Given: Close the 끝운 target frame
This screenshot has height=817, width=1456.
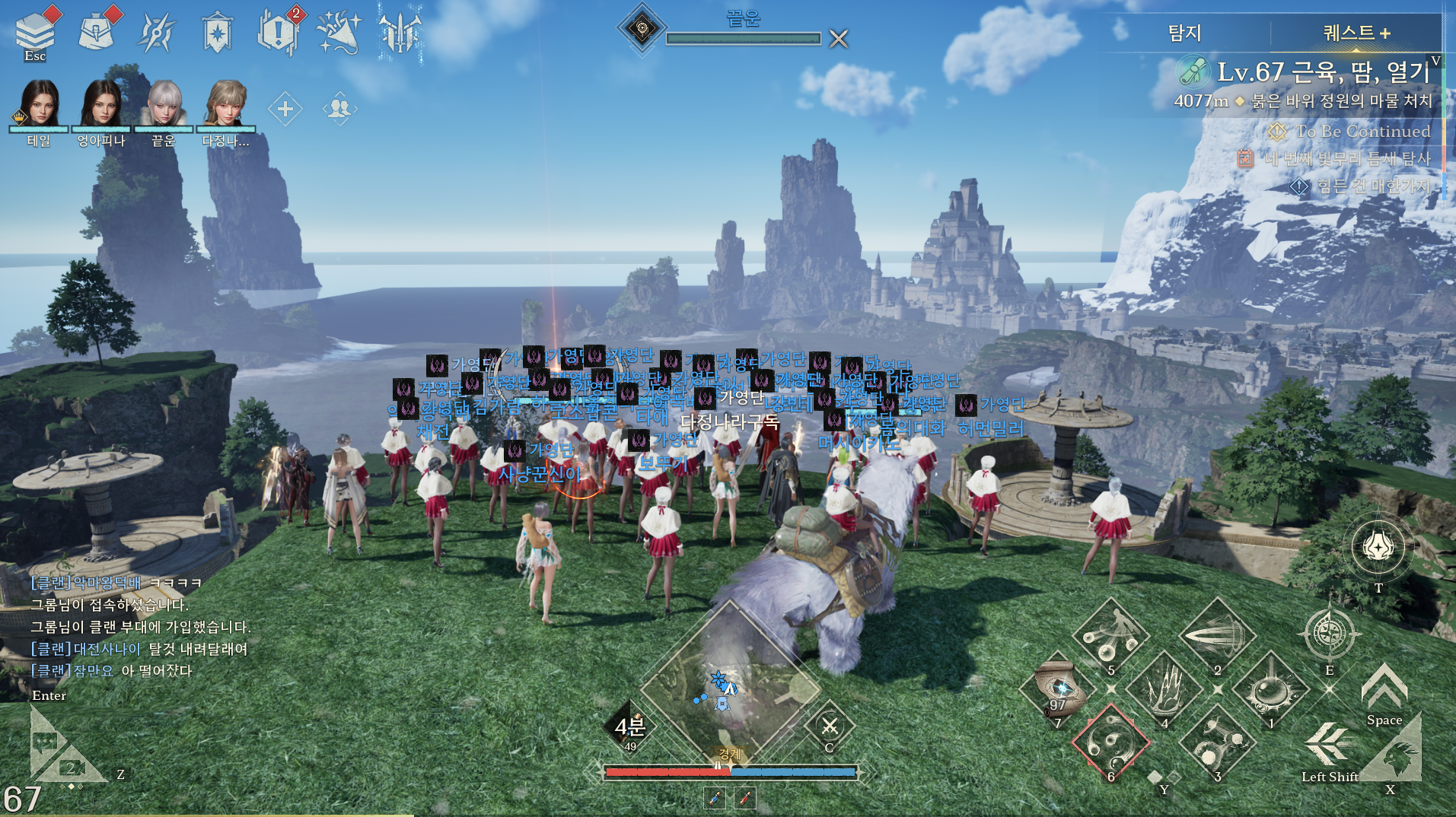Looking at the screenshot, I should (838, 38).
